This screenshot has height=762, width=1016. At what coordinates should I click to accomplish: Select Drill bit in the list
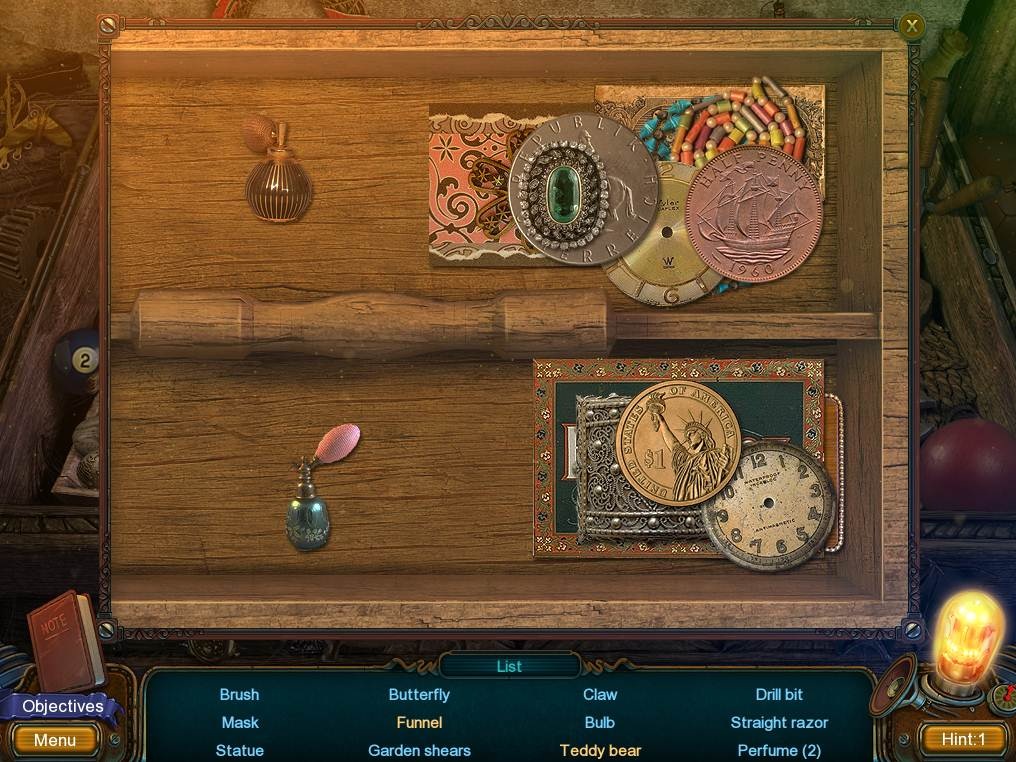click(779, 694)
